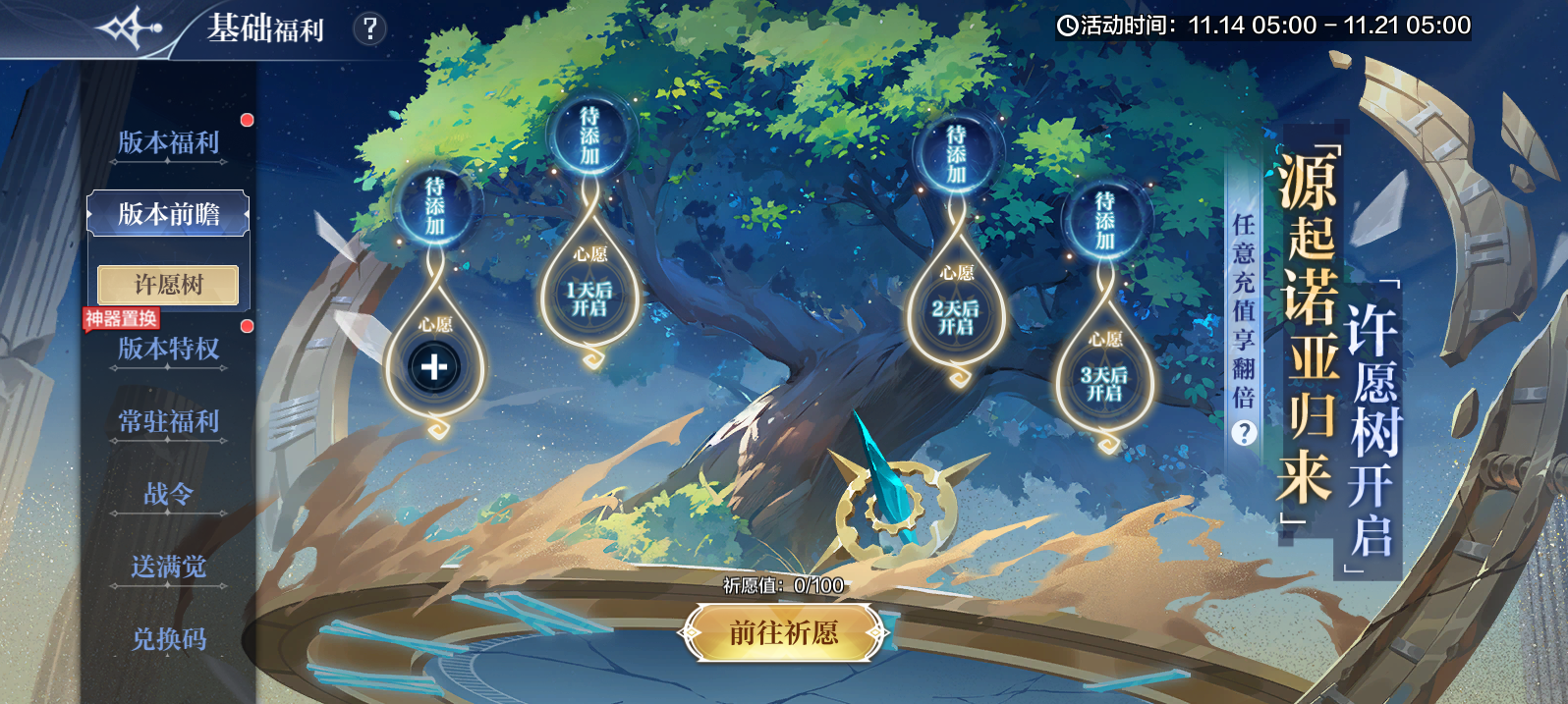1568x704 pixels.
Task: Add a wish with the plus pendant
Action: (433, 367)
